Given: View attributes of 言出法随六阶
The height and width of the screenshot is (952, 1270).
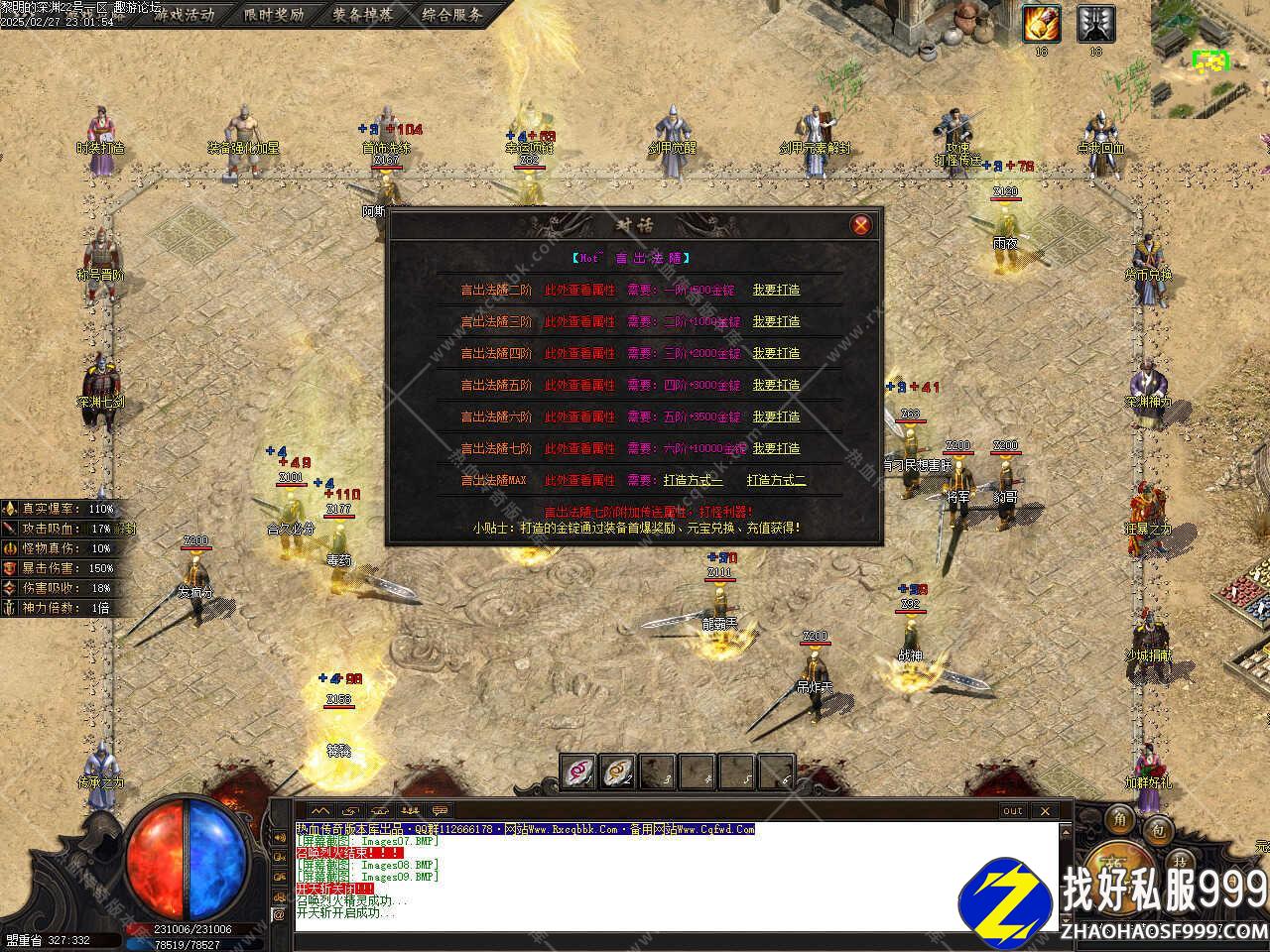Looking at the screenshot, I should pos(579,417).
